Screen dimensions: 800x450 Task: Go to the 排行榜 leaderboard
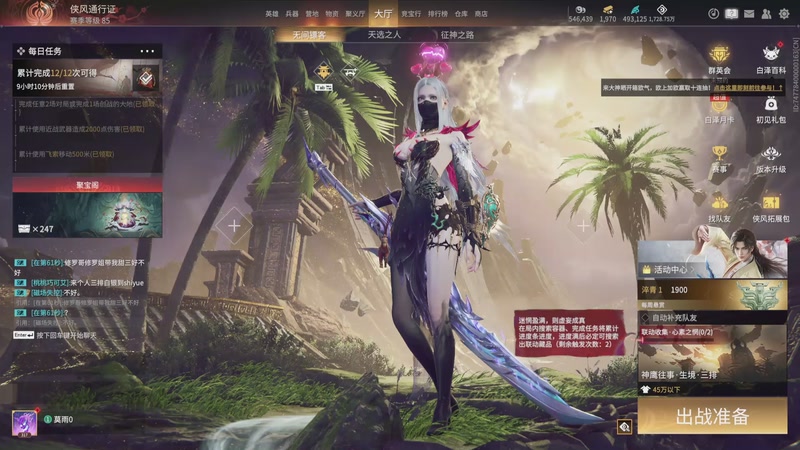pos(438,14)
